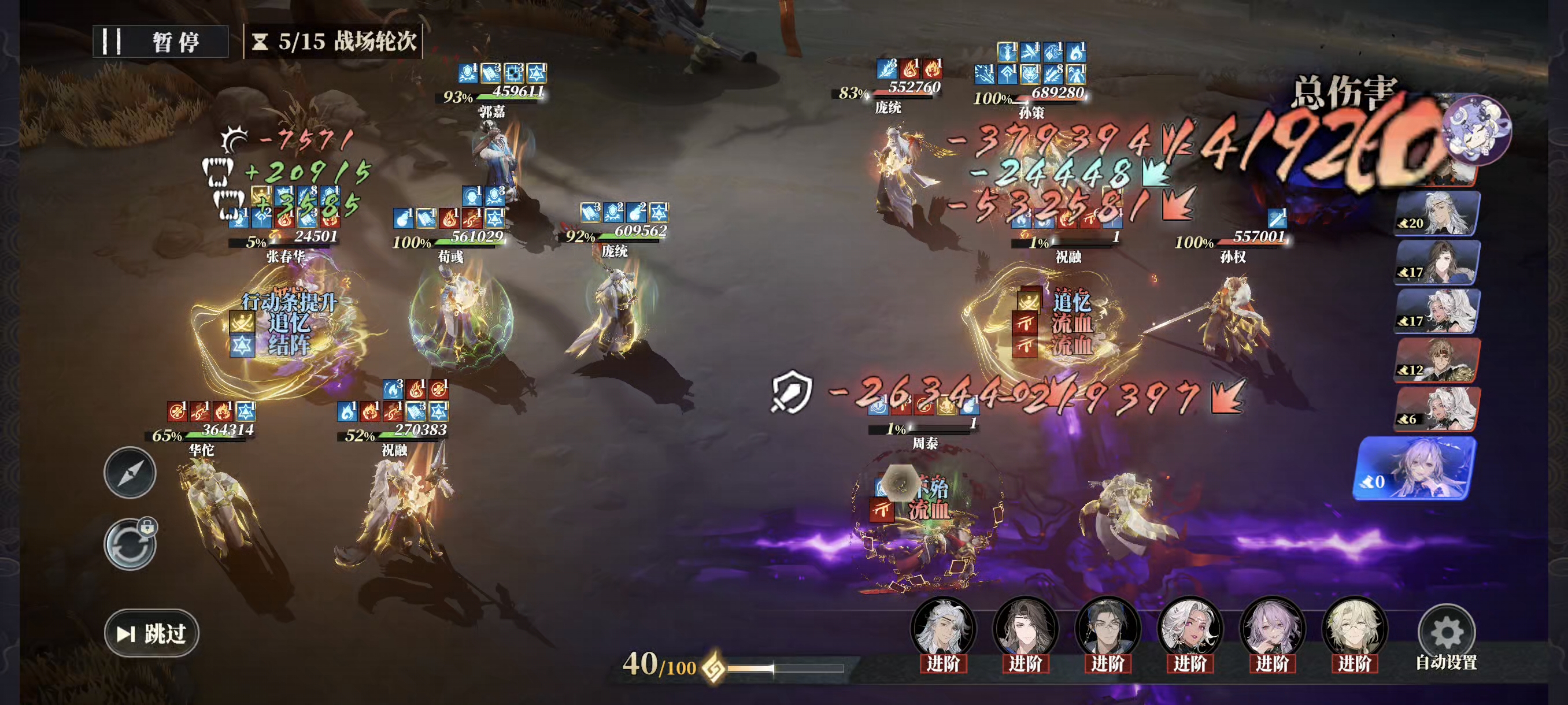This screenshot has width=1568, height=705.
Task: Select the red turn order card with speed 6
Action: [1437, 409]
